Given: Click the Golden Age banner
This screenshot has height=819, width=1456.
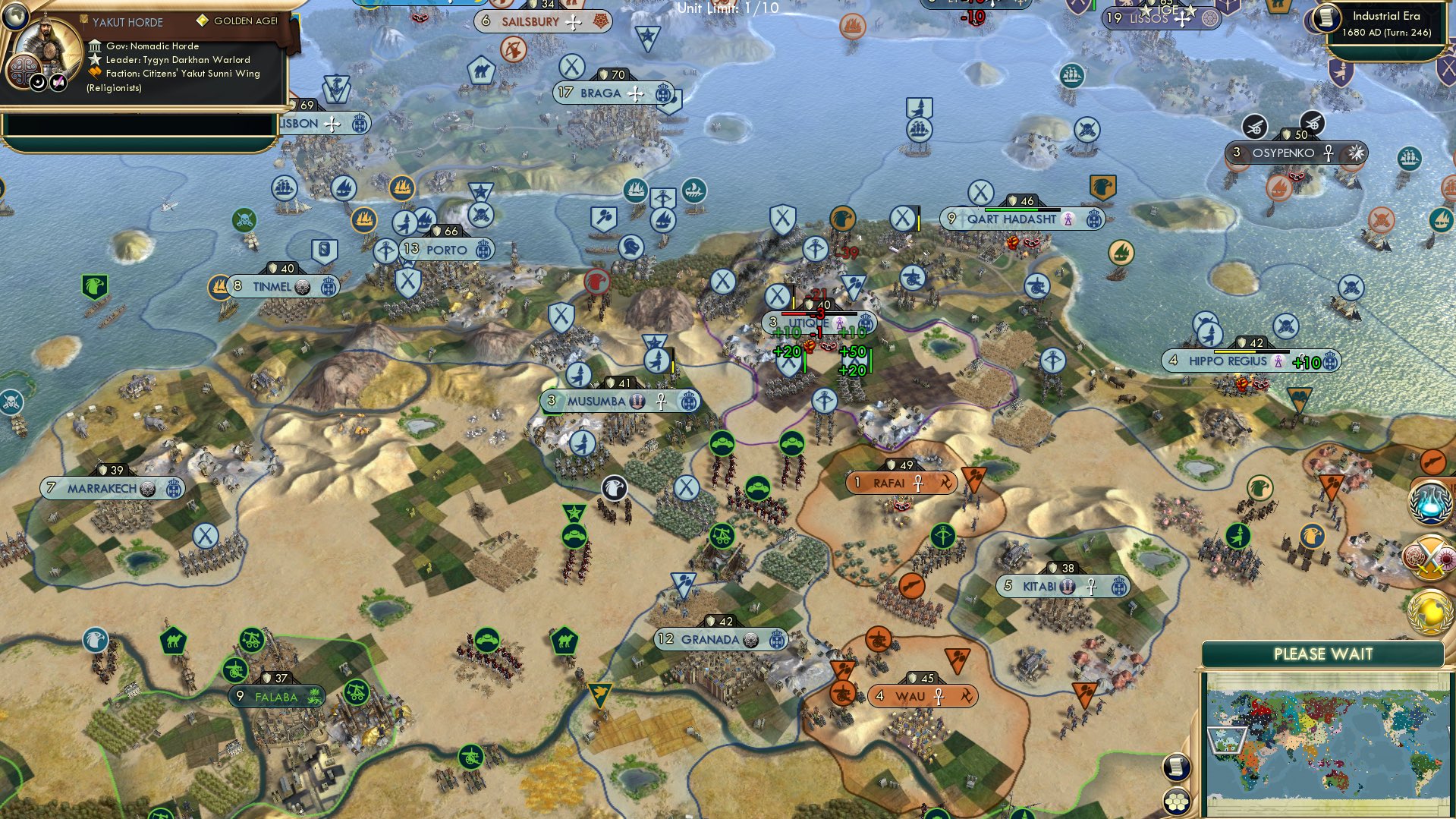Looking at the screenshot, I should tap(235, 19).
